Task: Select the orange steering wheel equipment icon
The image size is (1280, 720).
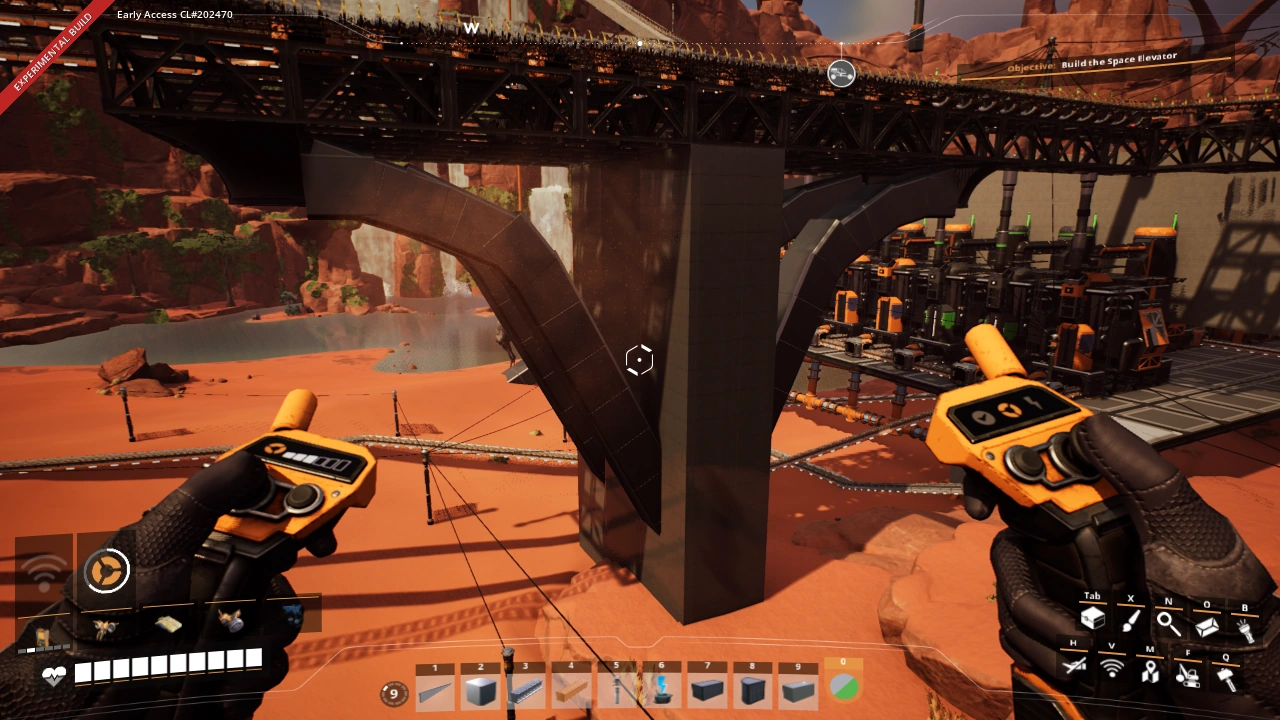Action: 106,571
